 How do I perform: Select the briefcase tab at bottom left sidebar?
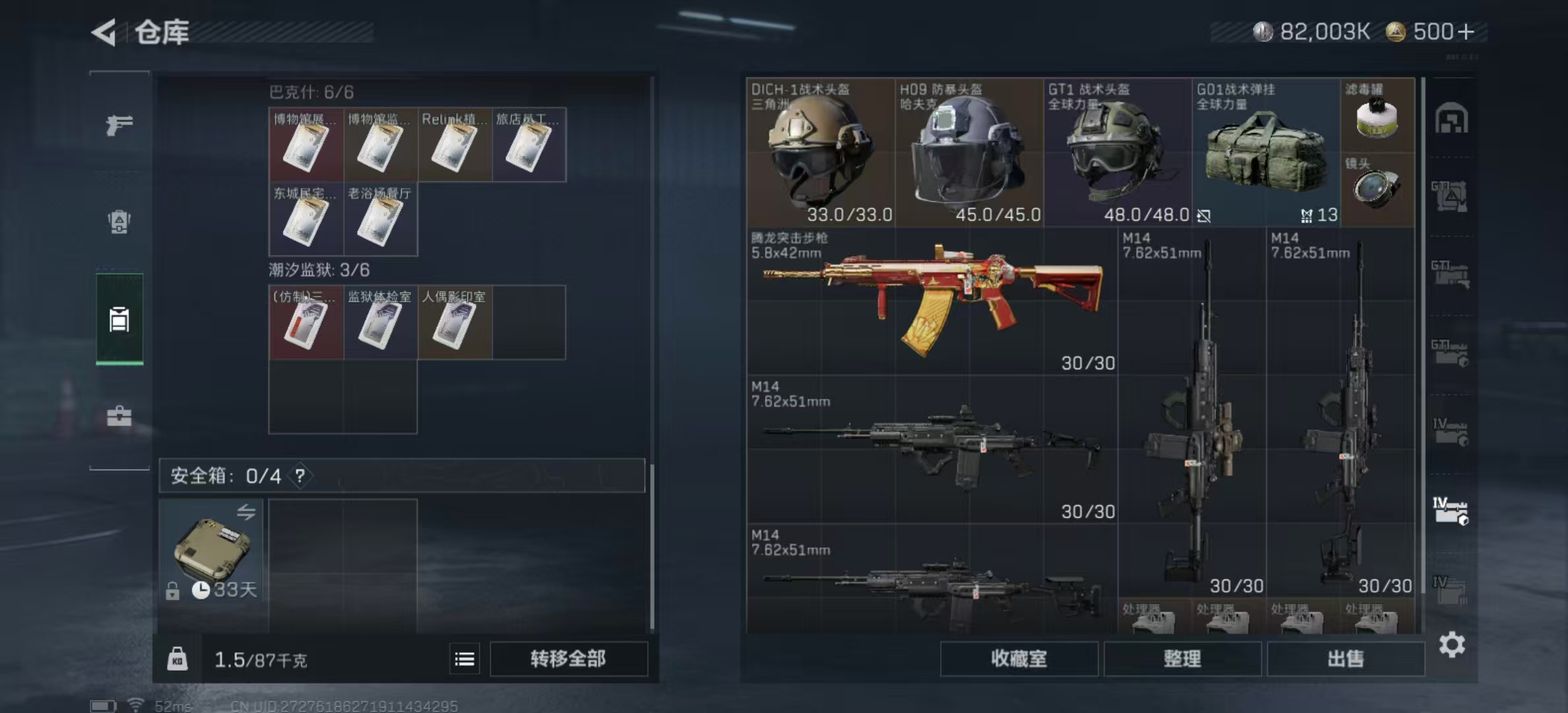[x=119, y=416]
